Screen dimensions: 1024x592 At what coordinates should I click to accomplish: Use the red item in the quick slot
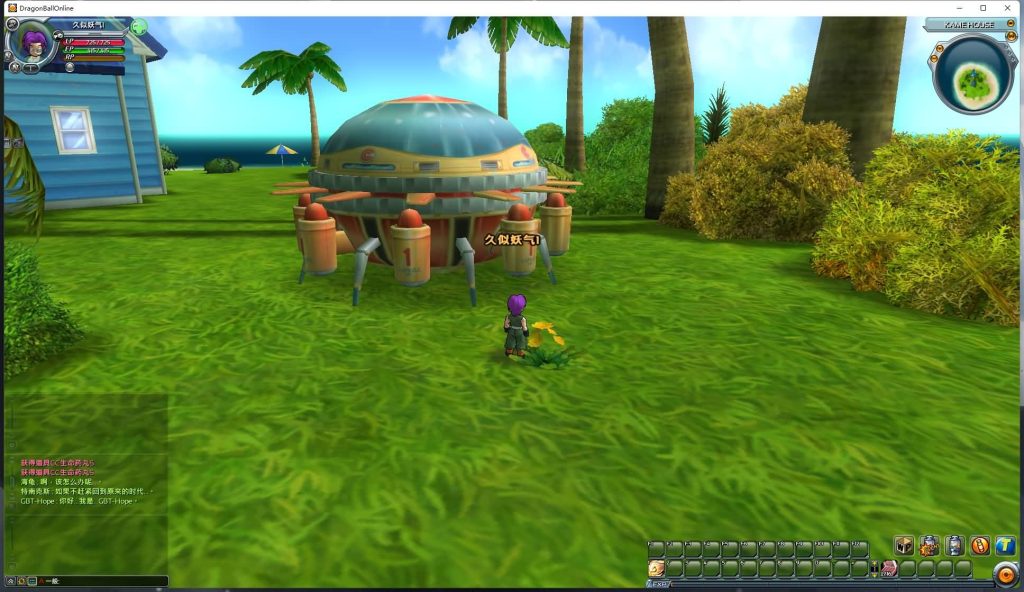click(x=888, y=568)
